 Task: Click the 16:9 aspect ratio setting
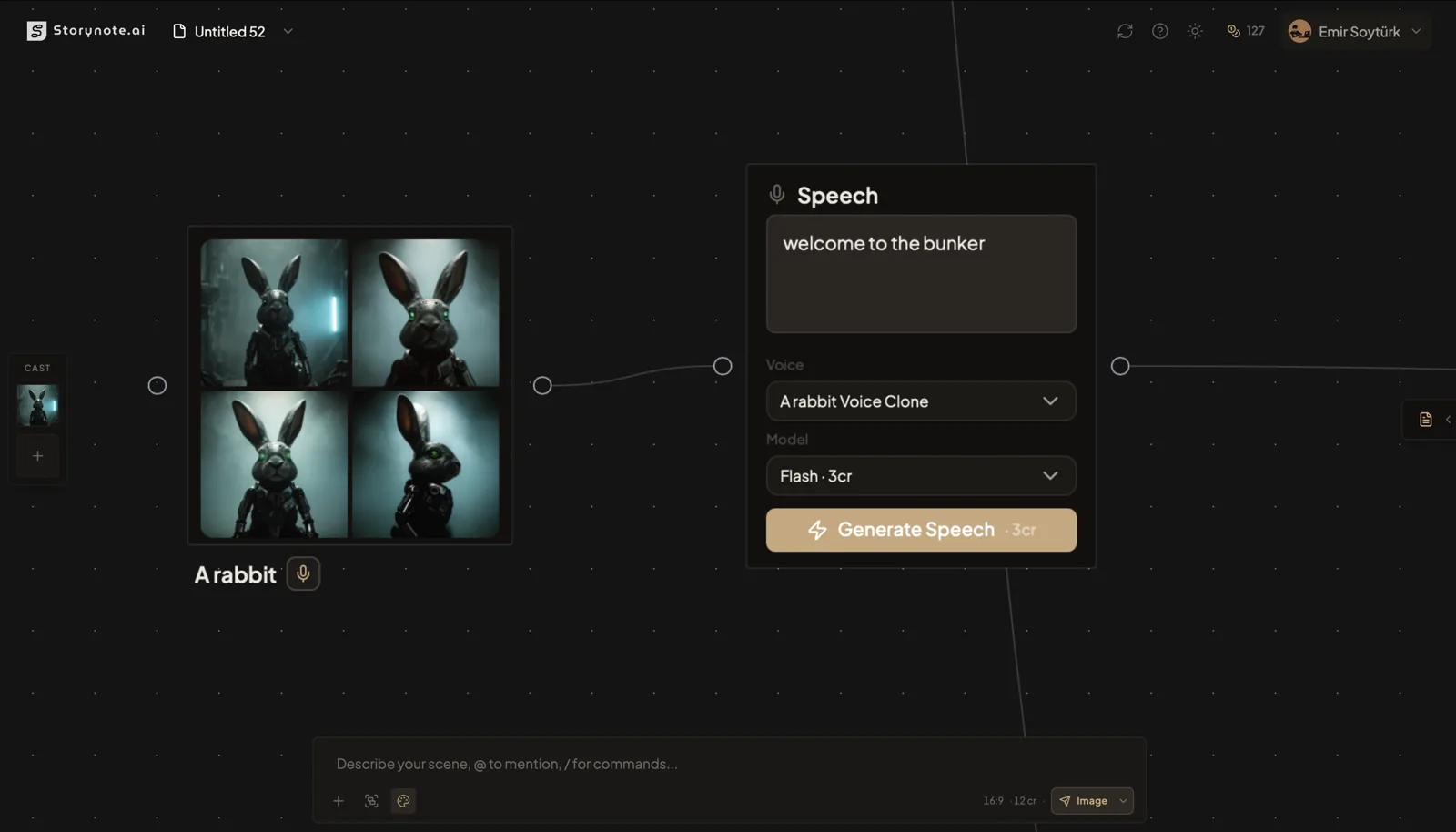point(992,800)
